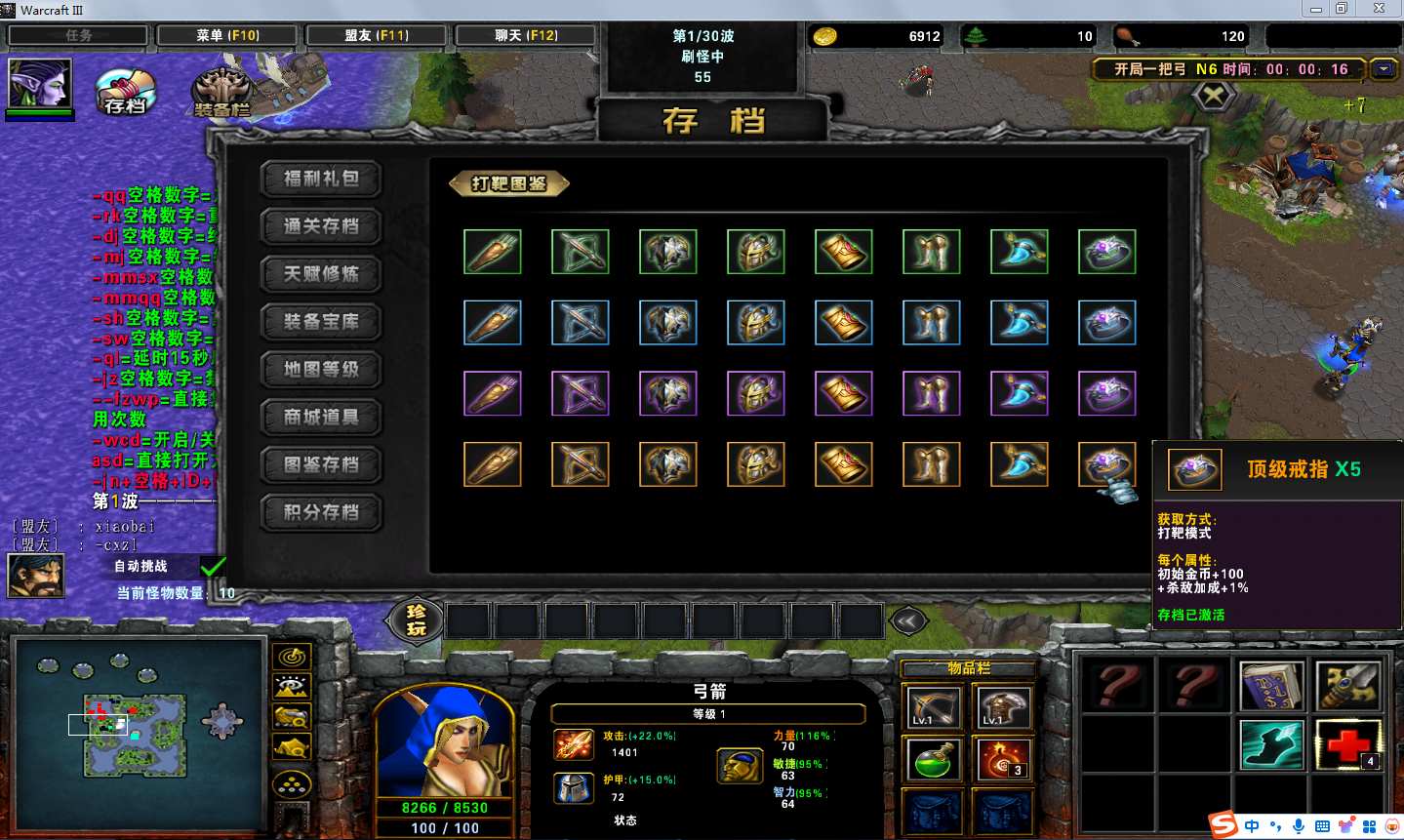Close the 存档 window with the X
Viewport: 1404px width, 840px height.
(1214, 96)
